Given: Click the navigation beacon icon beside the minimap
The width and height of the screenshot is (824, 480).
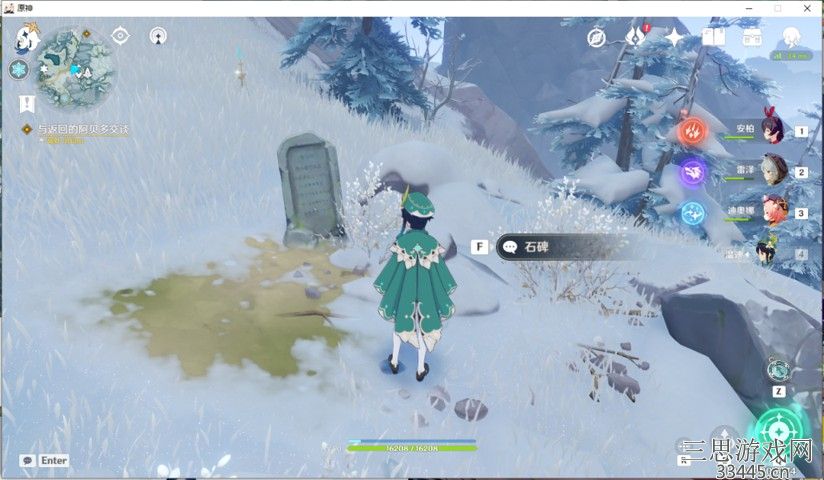Looking at the screenshot, I should click(158, 36).
